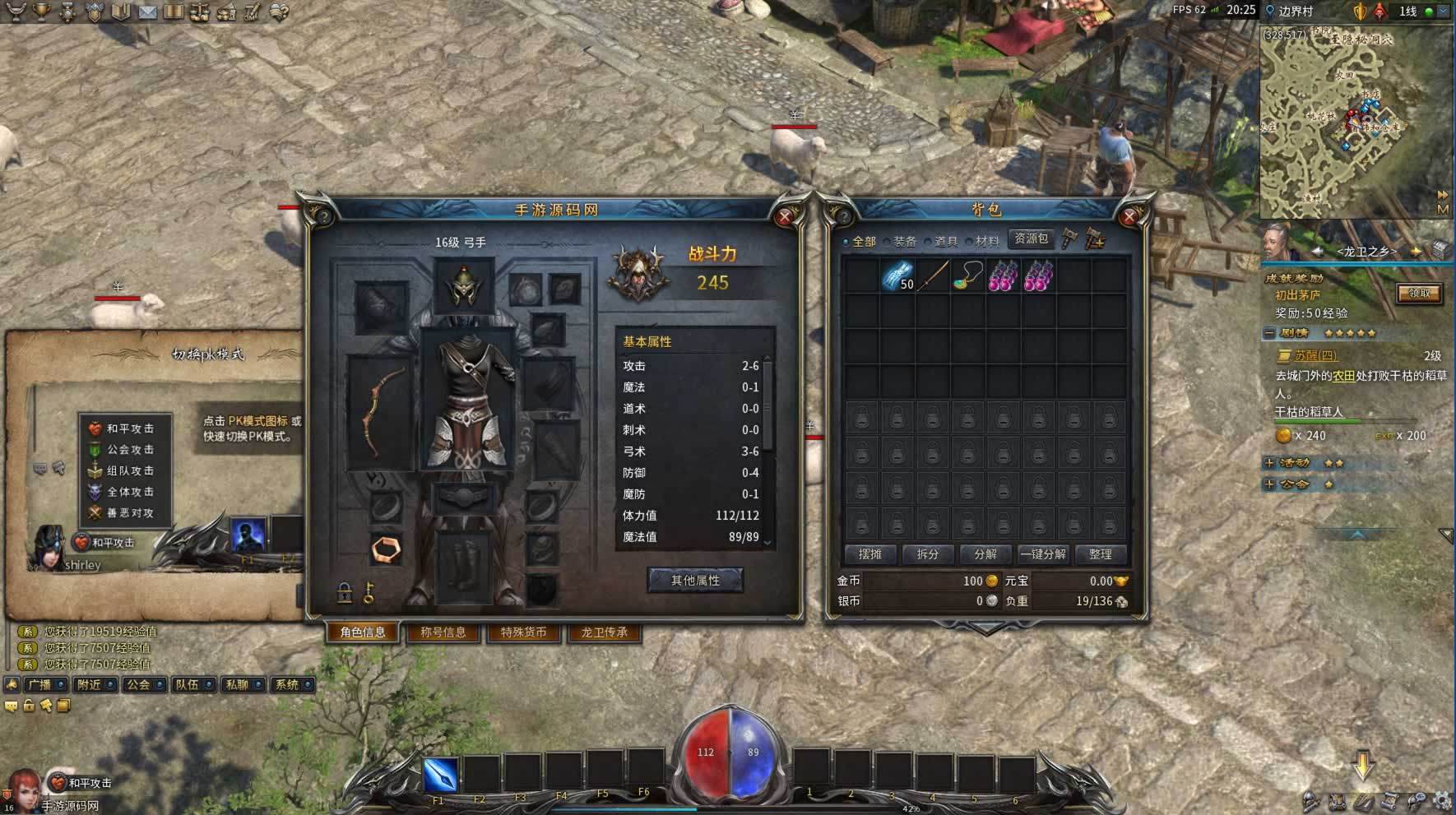Switch to the 特殊货币 tab
1456x815 pixels.
coord(524,632)
